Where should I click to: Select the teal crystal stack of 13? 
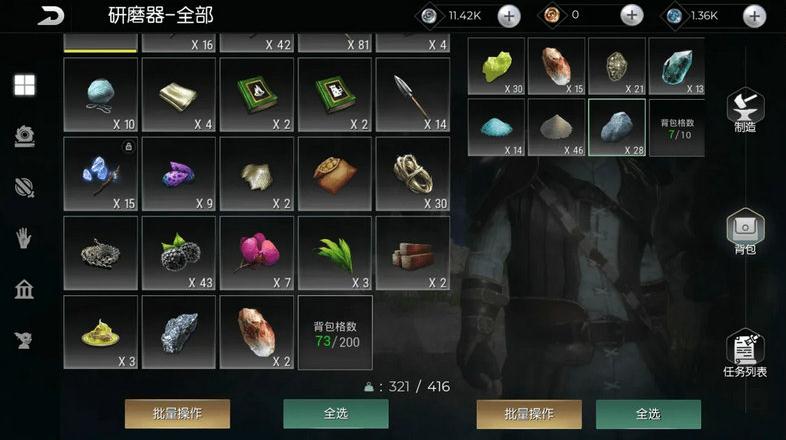[677, 67]
